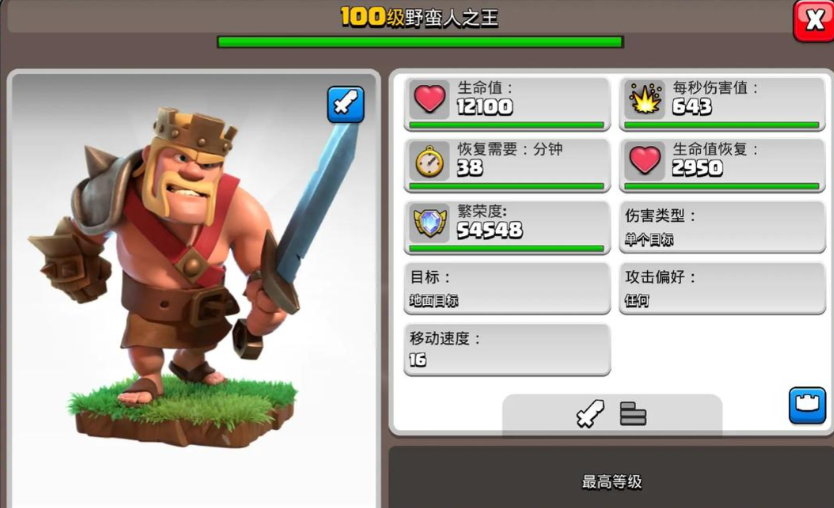Viewport: 834px width, 508px height.
Task: Tap the blue sword button on the portrait
Action: pos(346,105)
